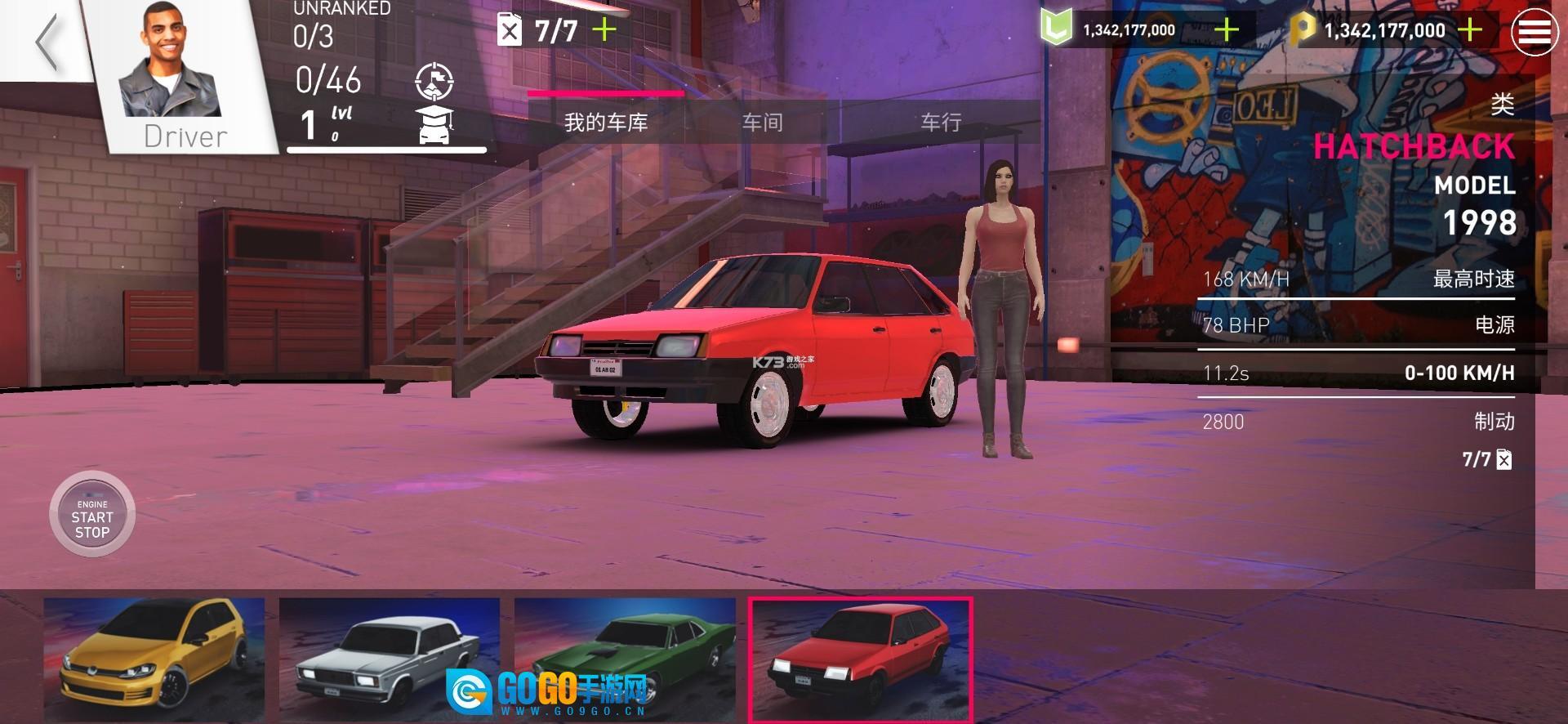
Task: Open the 车间 workshop tab
Action: pyautogui.click(x=762, y=123)
